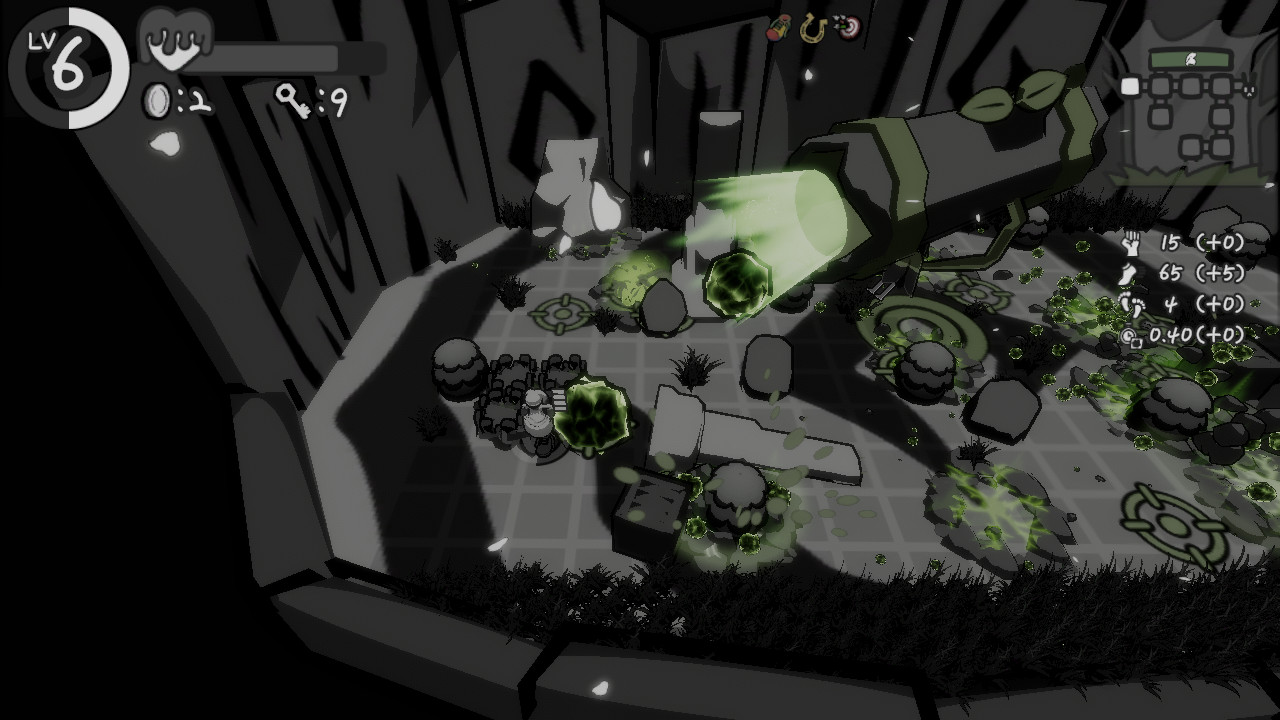The height and width of the screenshot is (720, 1280).
Task: Click the stopwatch attack-speed stat icon
Action: [x=1129, y=334]
